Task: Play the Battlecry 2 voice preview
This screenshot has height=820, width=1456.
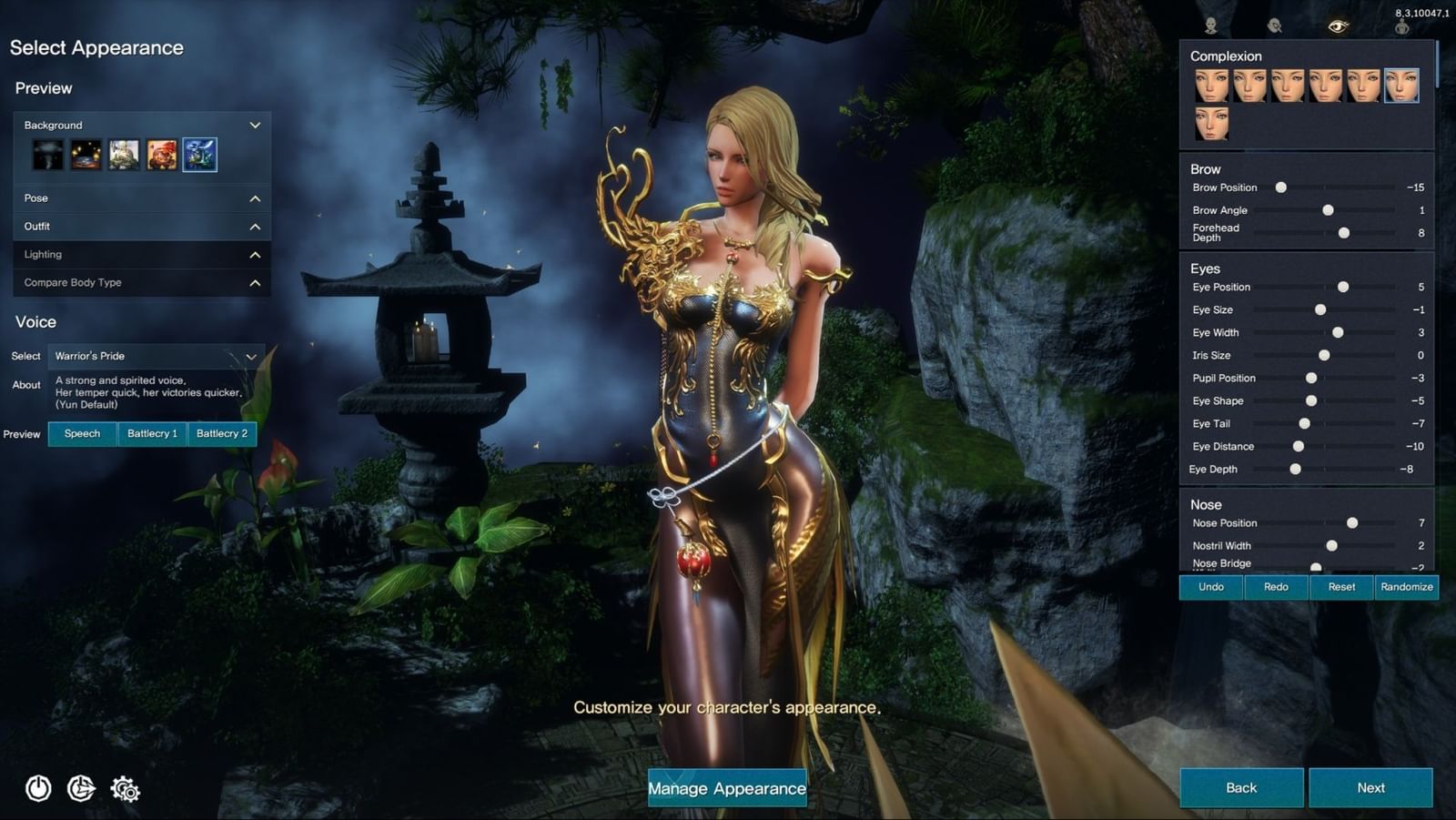Action: click(x=221, y=434)
